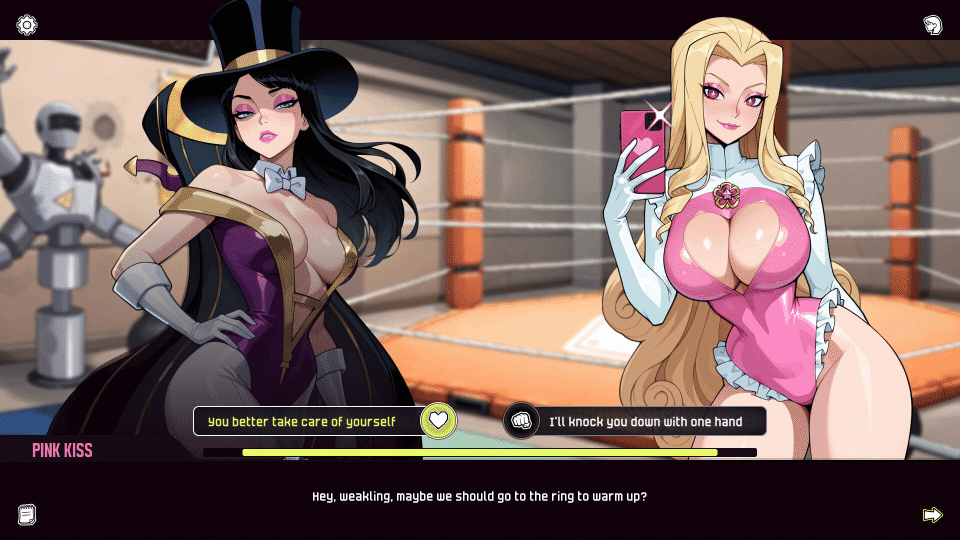Image resolution: width=960 pixels, height=540 pixels.
Task: Select "I'll knock you down with one hand"
Action: tap(645, 421)
